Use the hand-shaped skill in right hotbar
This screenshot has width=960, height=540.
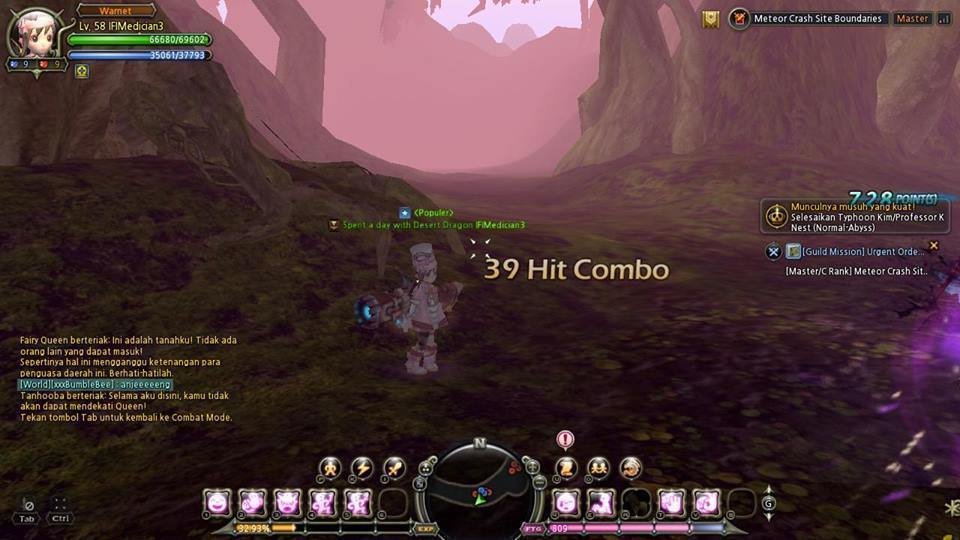tap(672, 501)
